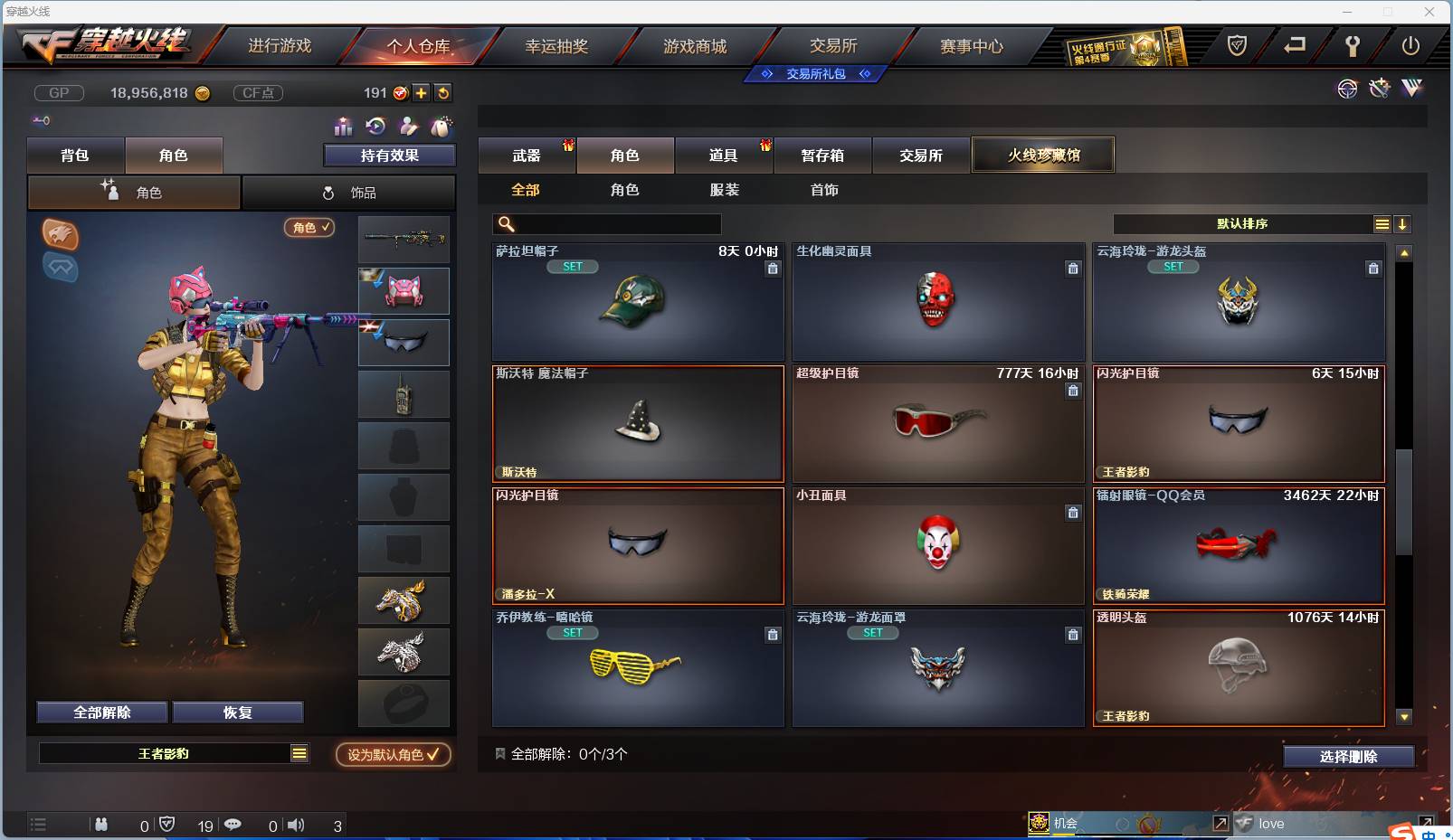Viewport: 1453px width, 840px height.
Task: Click the trash icon on 小丑面具 card
Action: point(1073,513)
